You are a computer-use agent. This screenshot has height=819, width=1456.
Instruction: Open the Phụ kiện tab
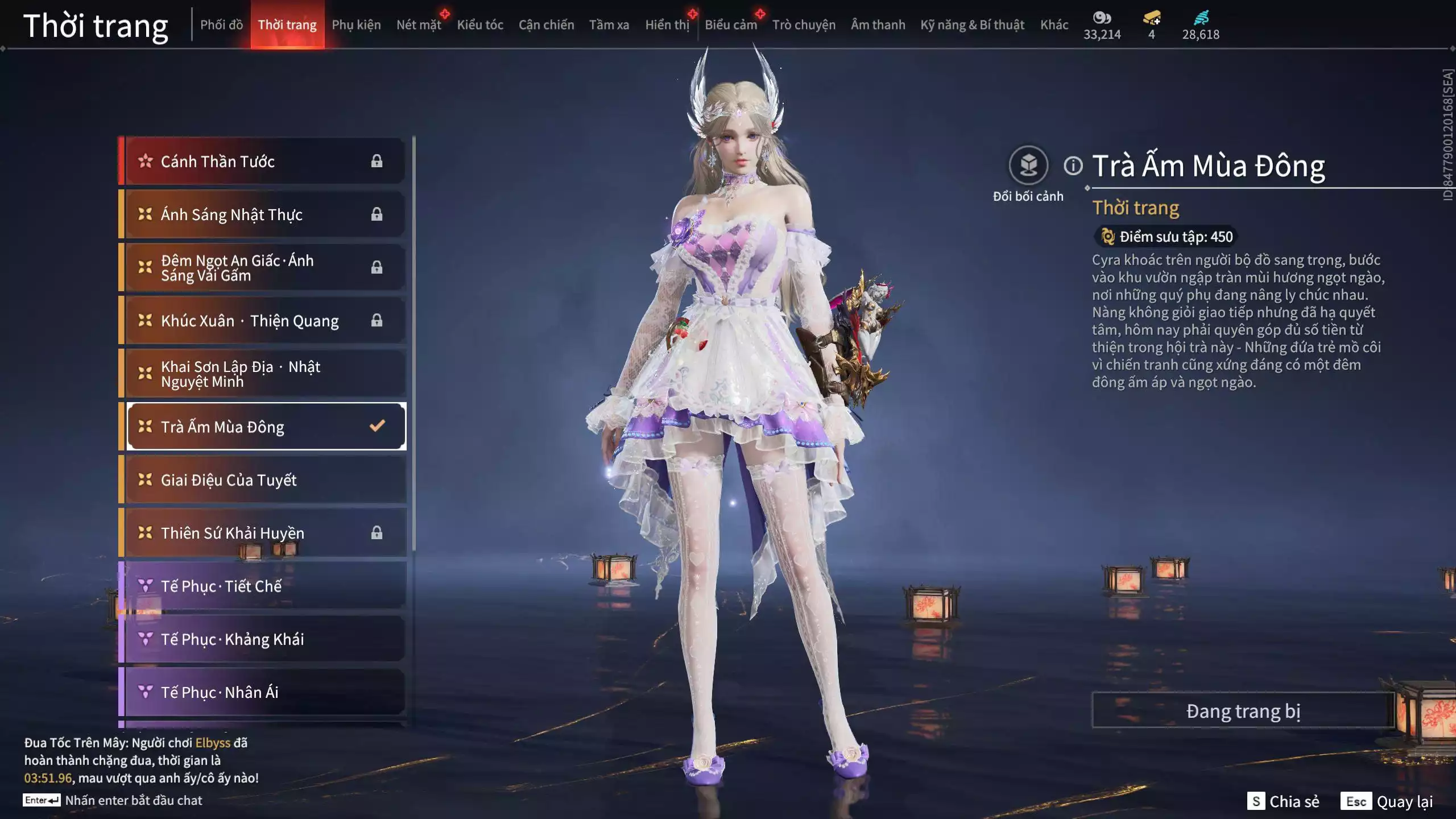[x=356, y=25]
